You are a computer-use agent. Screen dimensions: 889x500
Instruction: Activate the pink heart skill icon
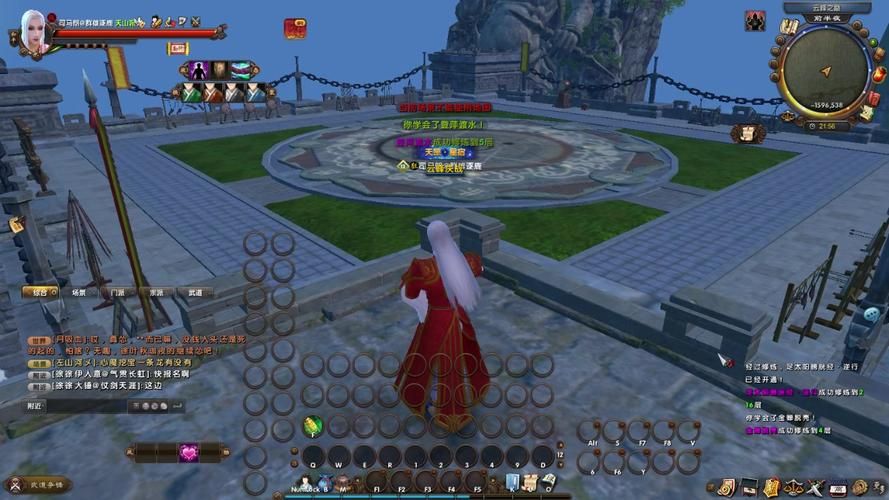point(190,452)
